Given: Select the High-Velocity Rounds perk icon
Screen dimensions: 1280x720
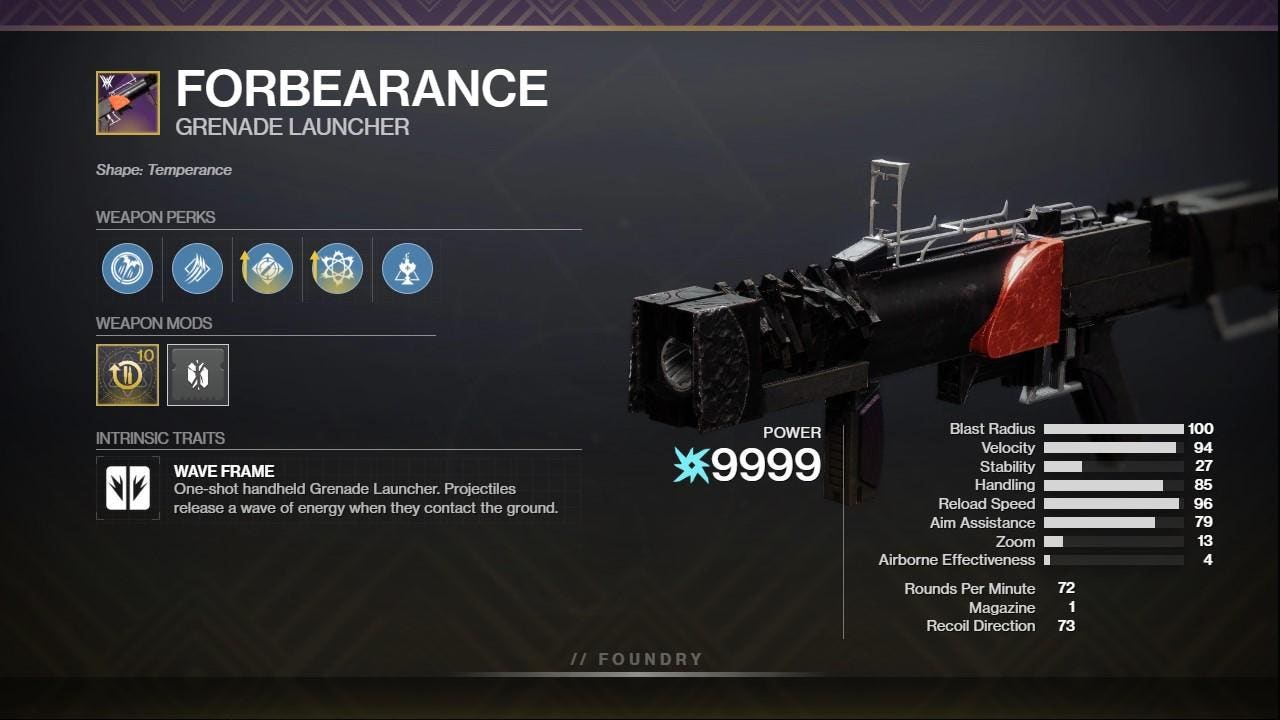Looking at the screenshot, I should coord(196,268).
